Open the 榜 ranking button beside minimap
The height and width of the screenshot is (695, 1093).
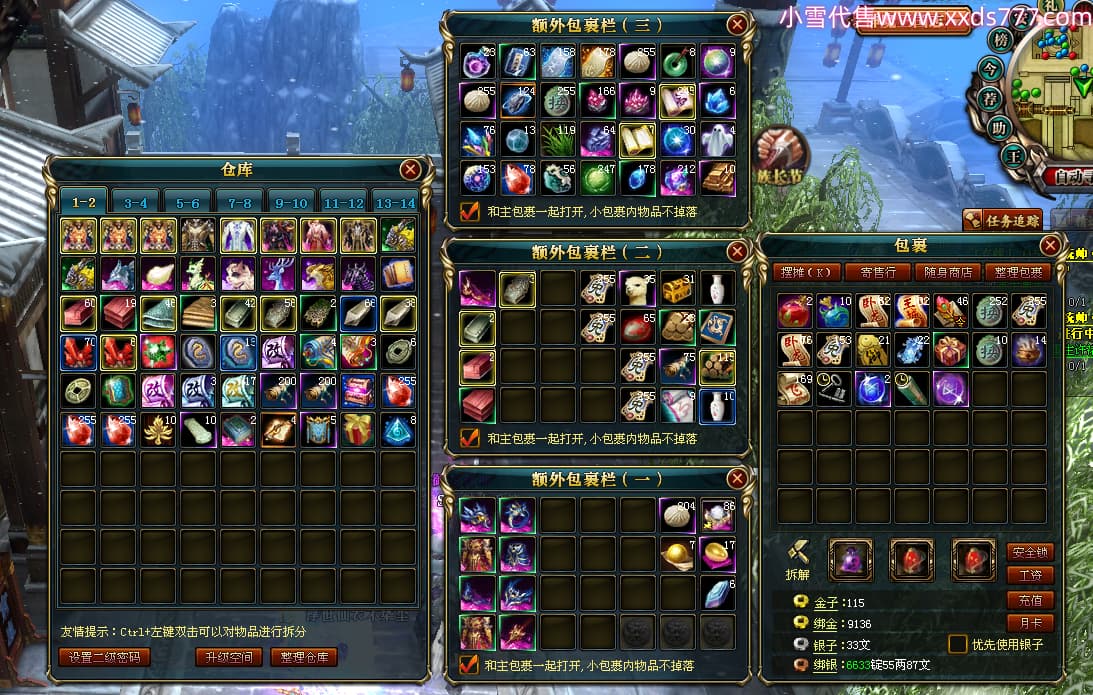pyautogui.click(x=1000, y=40)
